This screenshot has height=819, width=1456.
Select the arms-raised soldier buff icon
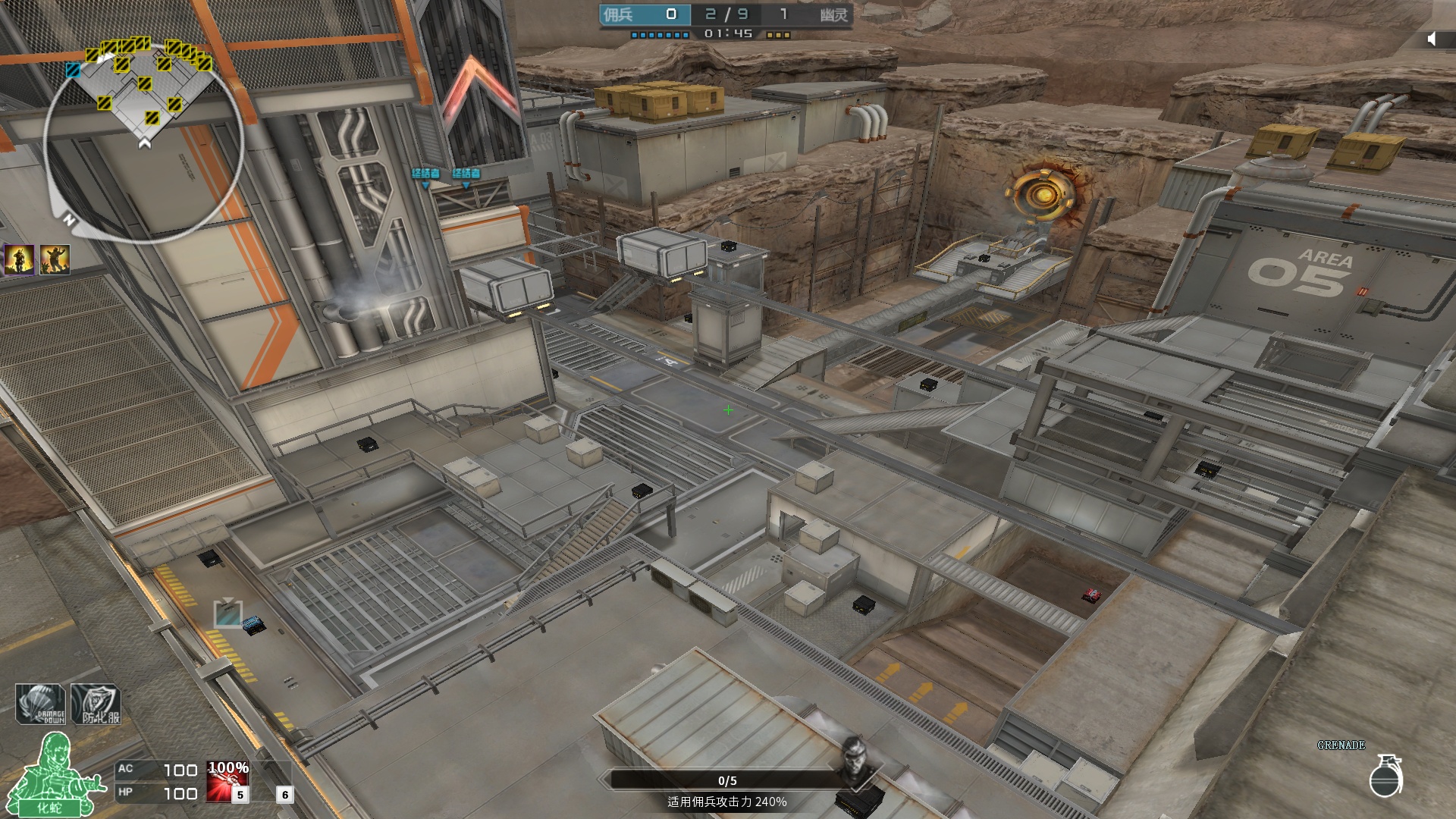click(x=55, y=259)
